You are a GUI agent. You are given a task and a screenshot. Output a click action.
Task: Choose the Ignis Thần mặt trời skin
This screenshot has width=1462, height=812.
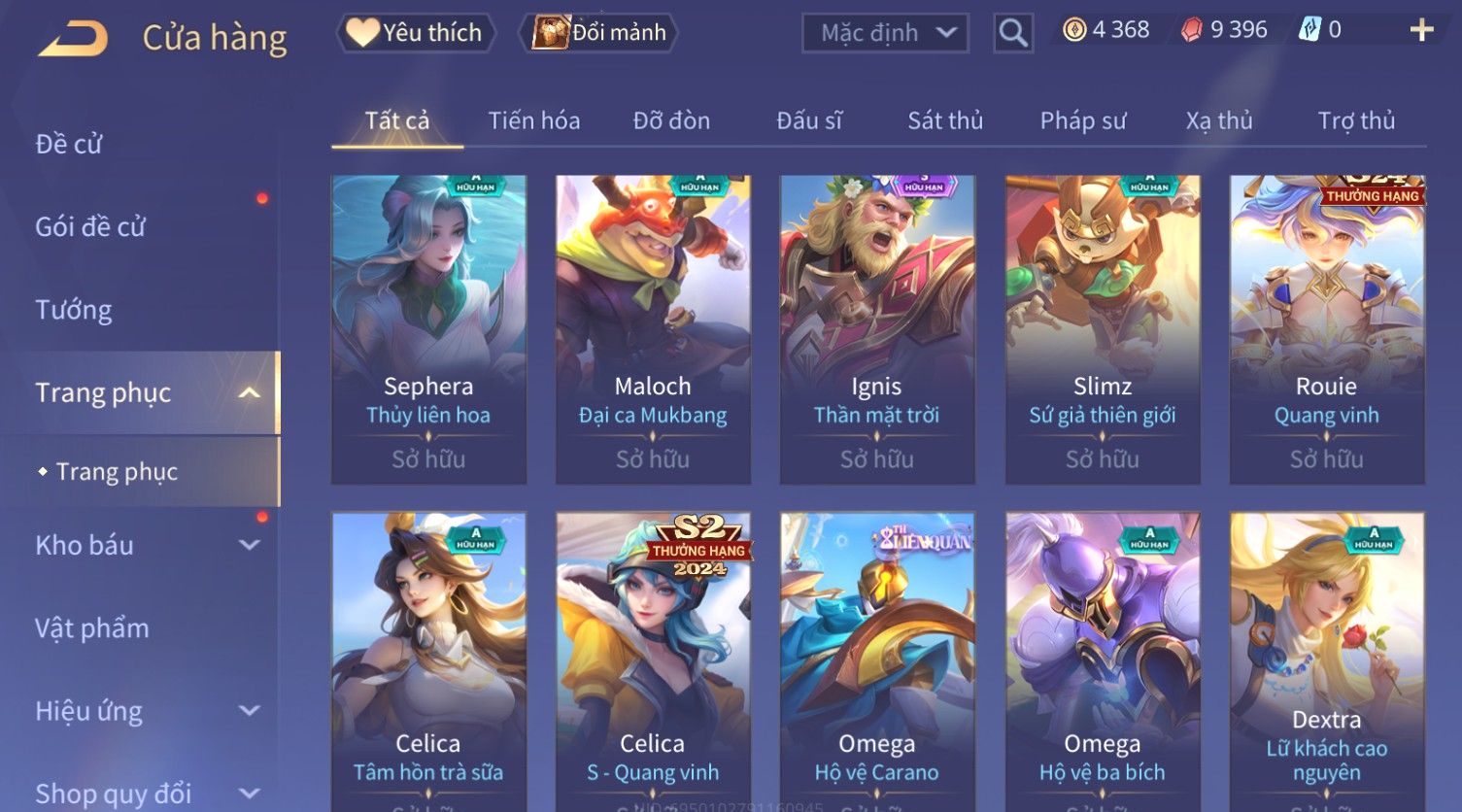click(877, 328)
